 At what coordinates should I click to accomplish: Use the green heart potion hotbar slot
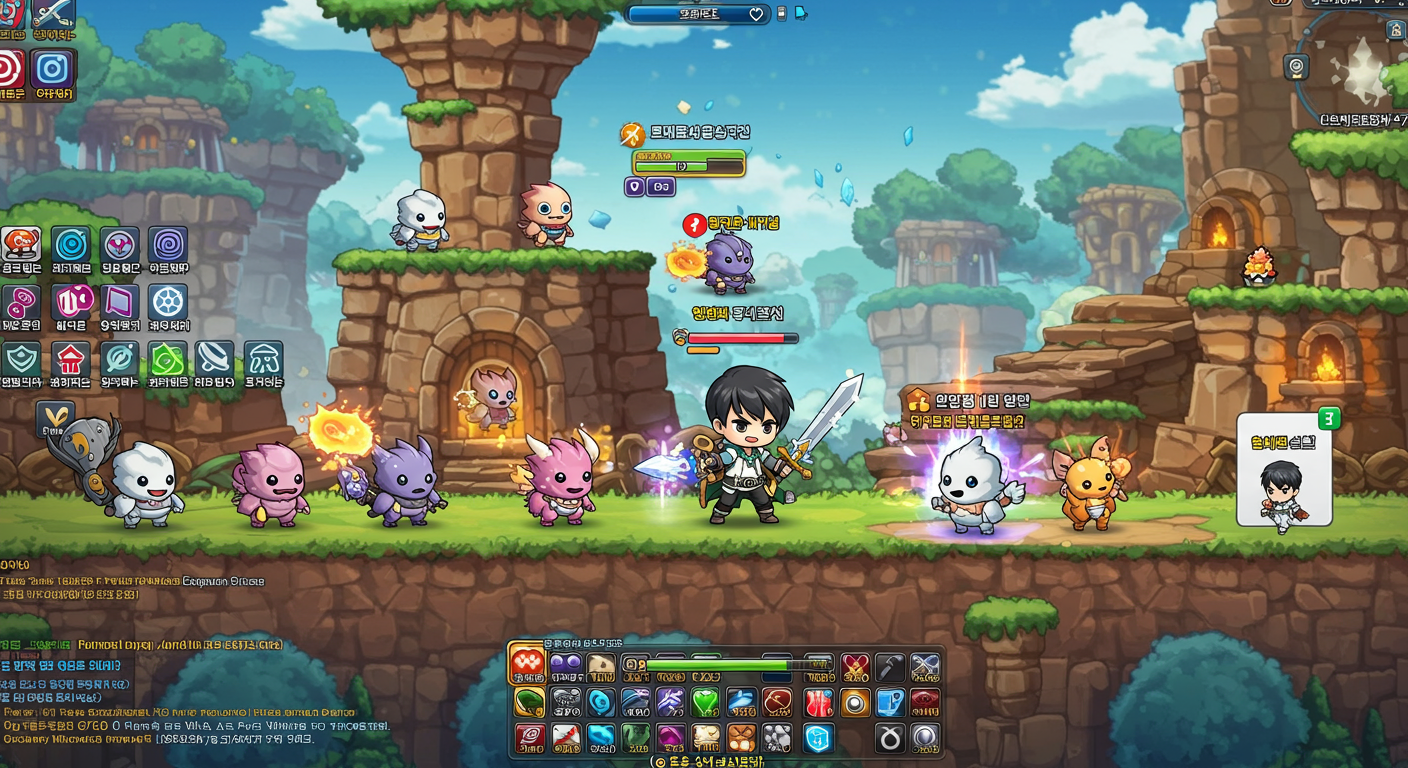(x=705, y=702)
